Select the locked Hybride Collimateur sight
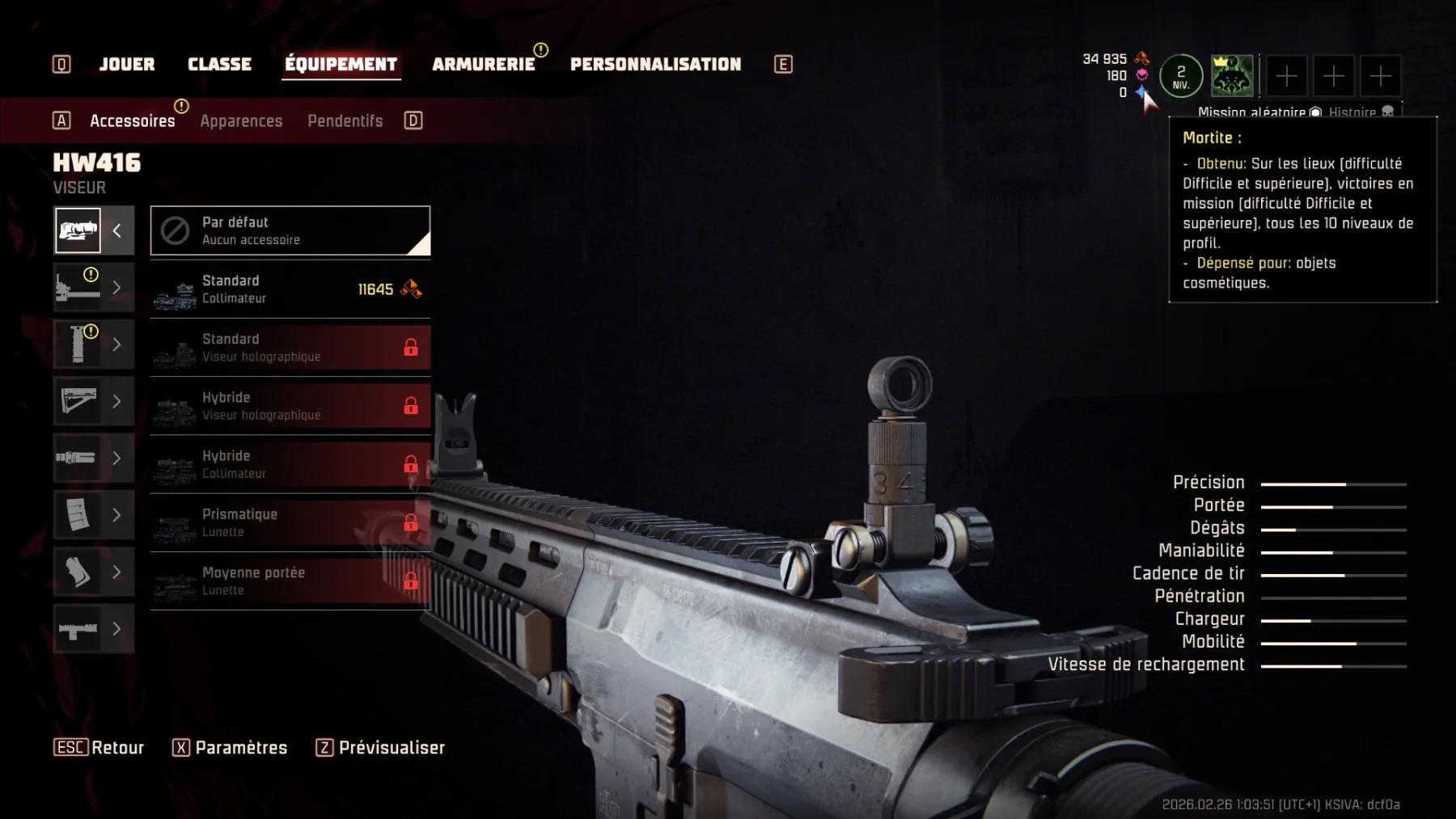Viewport: 1456px width, 819px height. tap(290, 464)
